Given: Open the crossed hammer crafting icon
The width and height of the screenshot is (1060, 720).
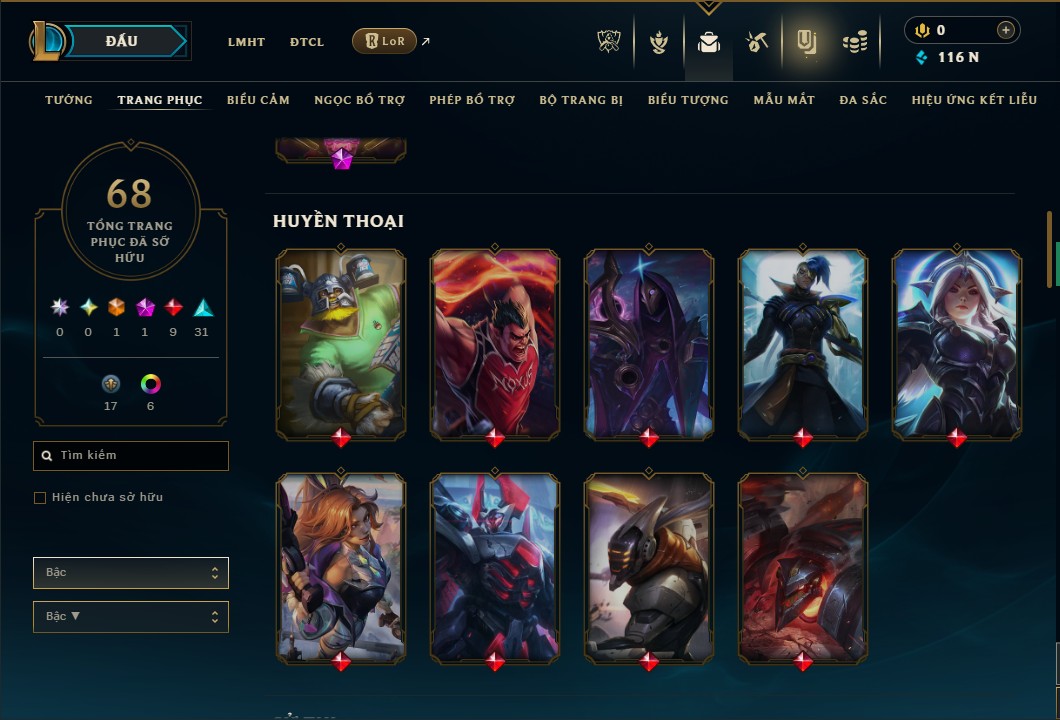Looking at the screenshot, I should click(757, 42).
